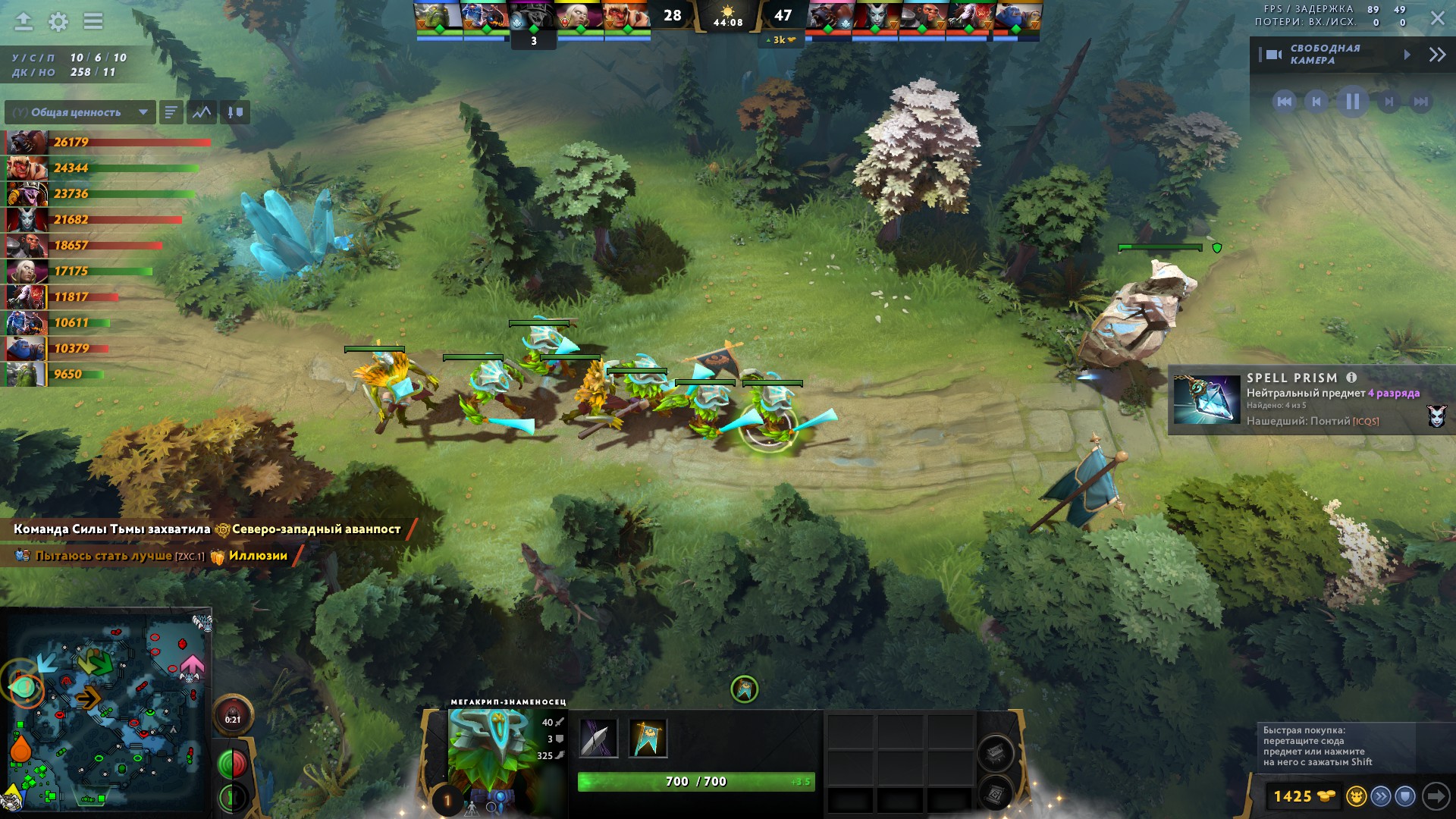Open the combat log sword-and-shield icon

(x=235, y=112)
